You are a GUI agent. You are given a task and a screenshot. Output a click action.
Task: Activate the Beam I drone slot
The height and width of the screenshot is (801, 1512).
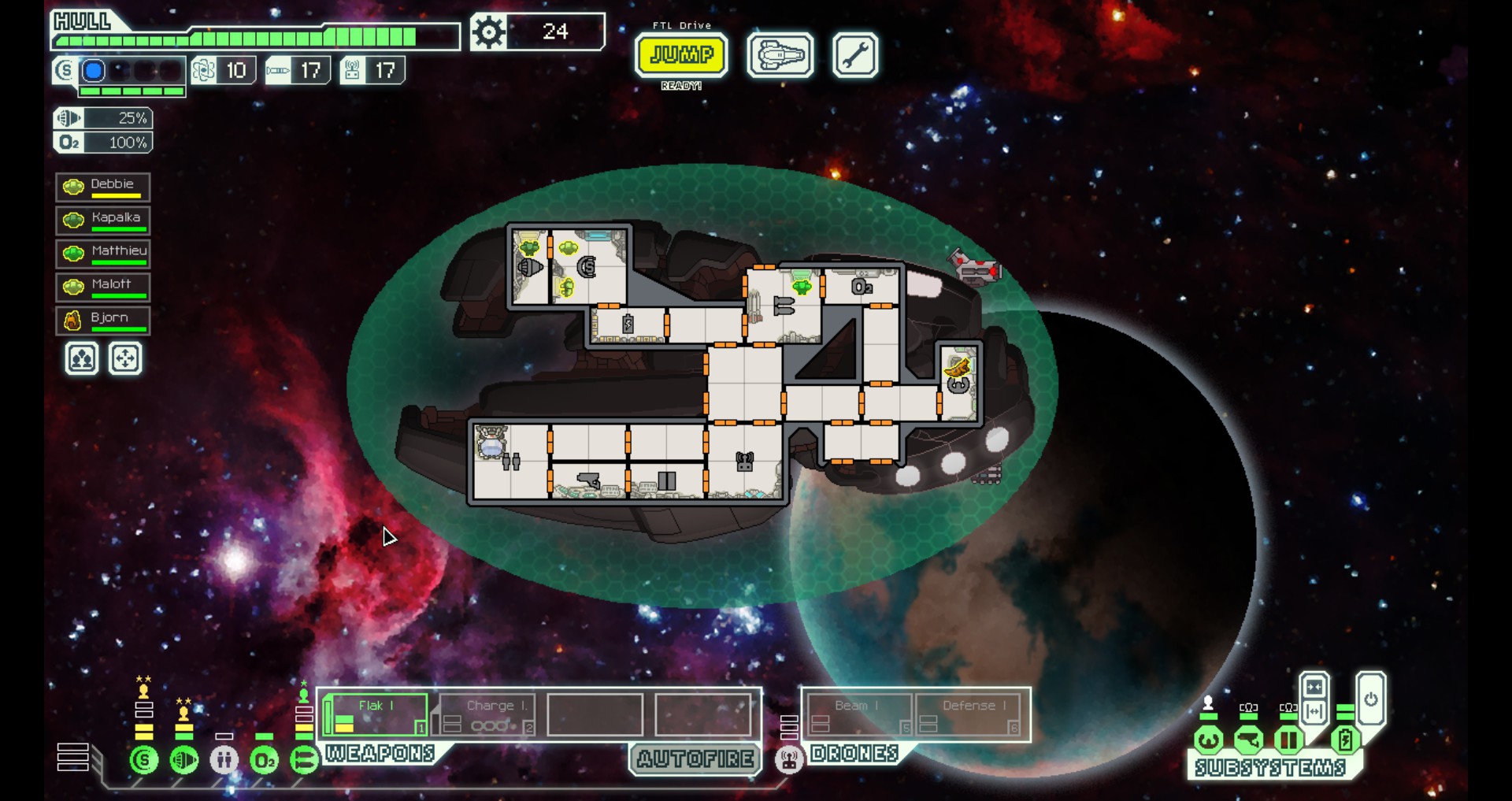[858, 714]
